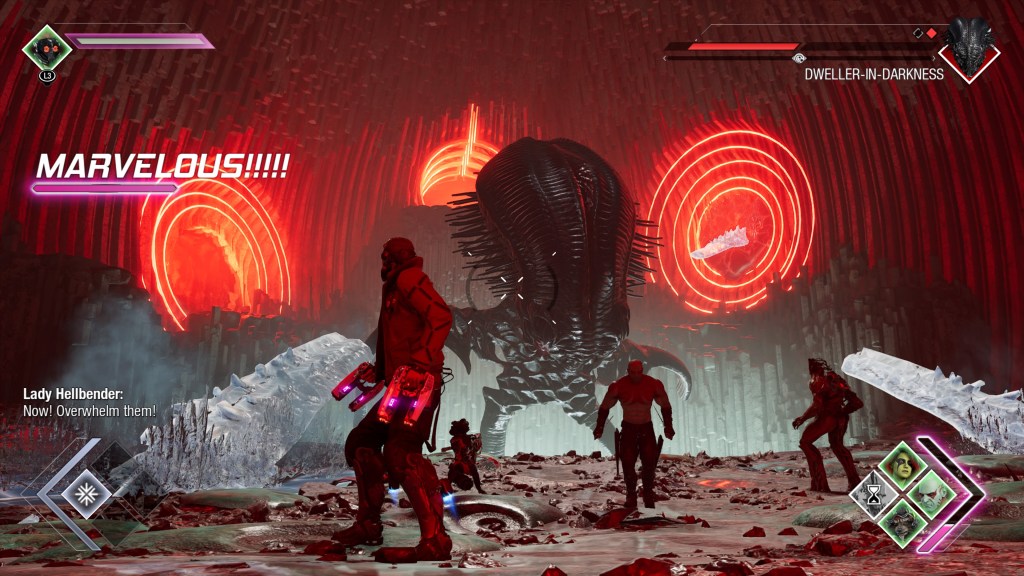Click the hourglass cooldown Guardian slot
This screenshot has height=576, width=1024.
pos(875,493)
